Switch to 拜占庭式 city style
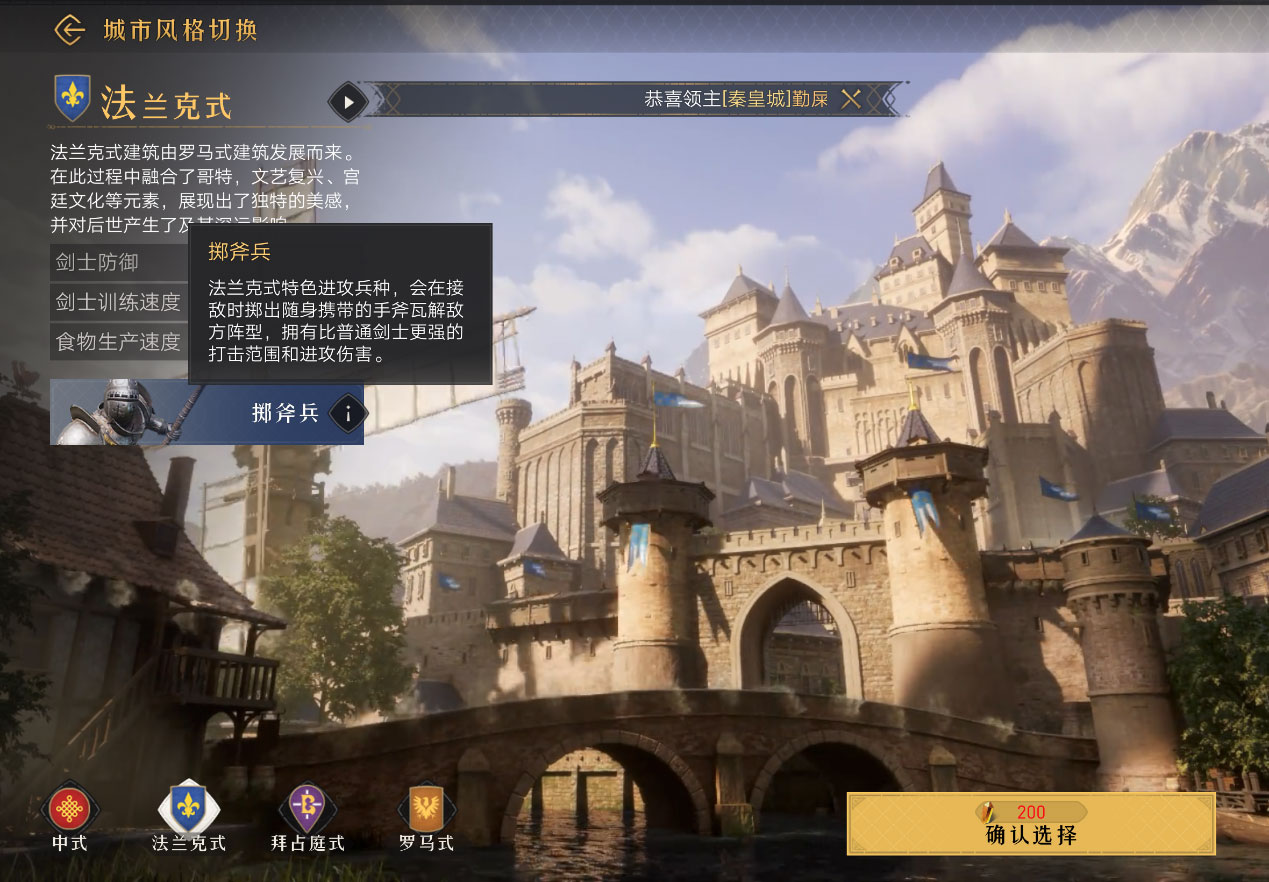Image resolution: width=1269 pixels, height=882 pixels. [x=307, y=810]
